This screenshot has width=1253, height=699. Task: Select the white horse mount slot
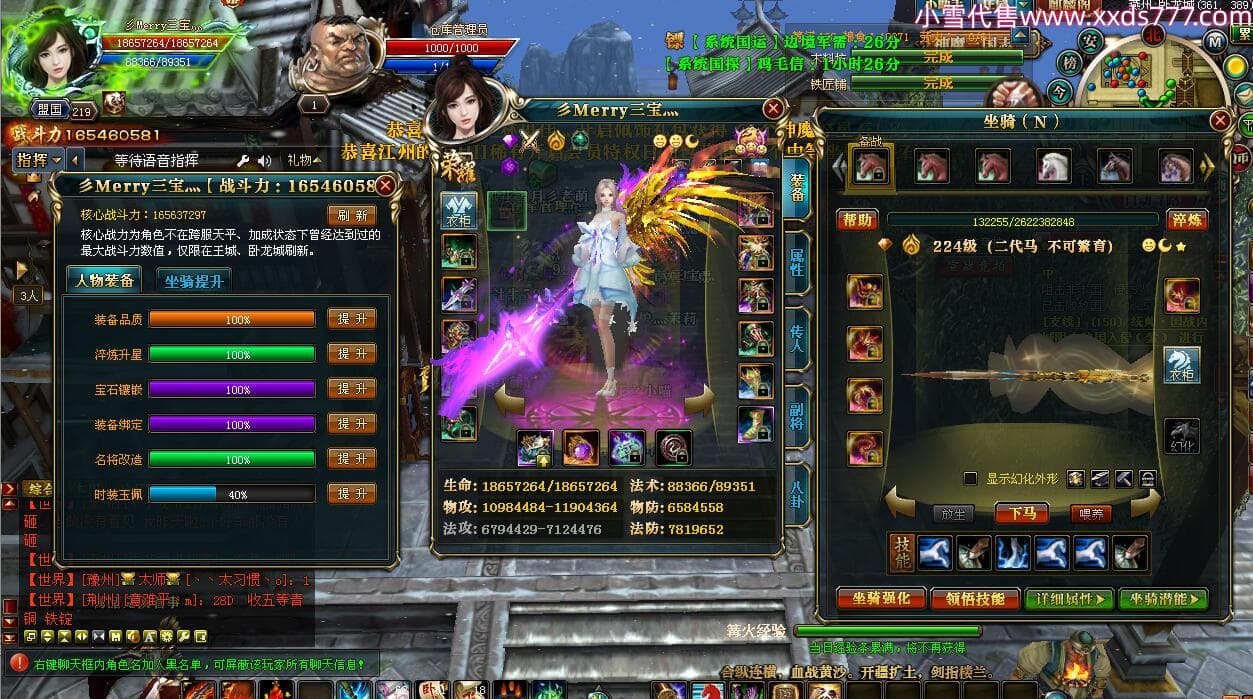click(x=1053, y=166)
